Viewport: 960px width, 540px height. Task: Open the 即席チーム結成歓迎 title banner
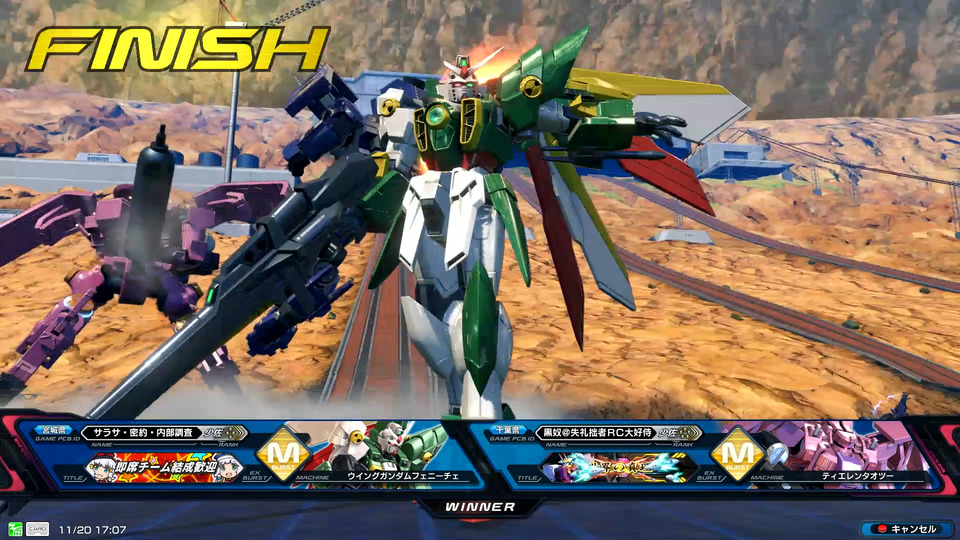click(167, 467)
